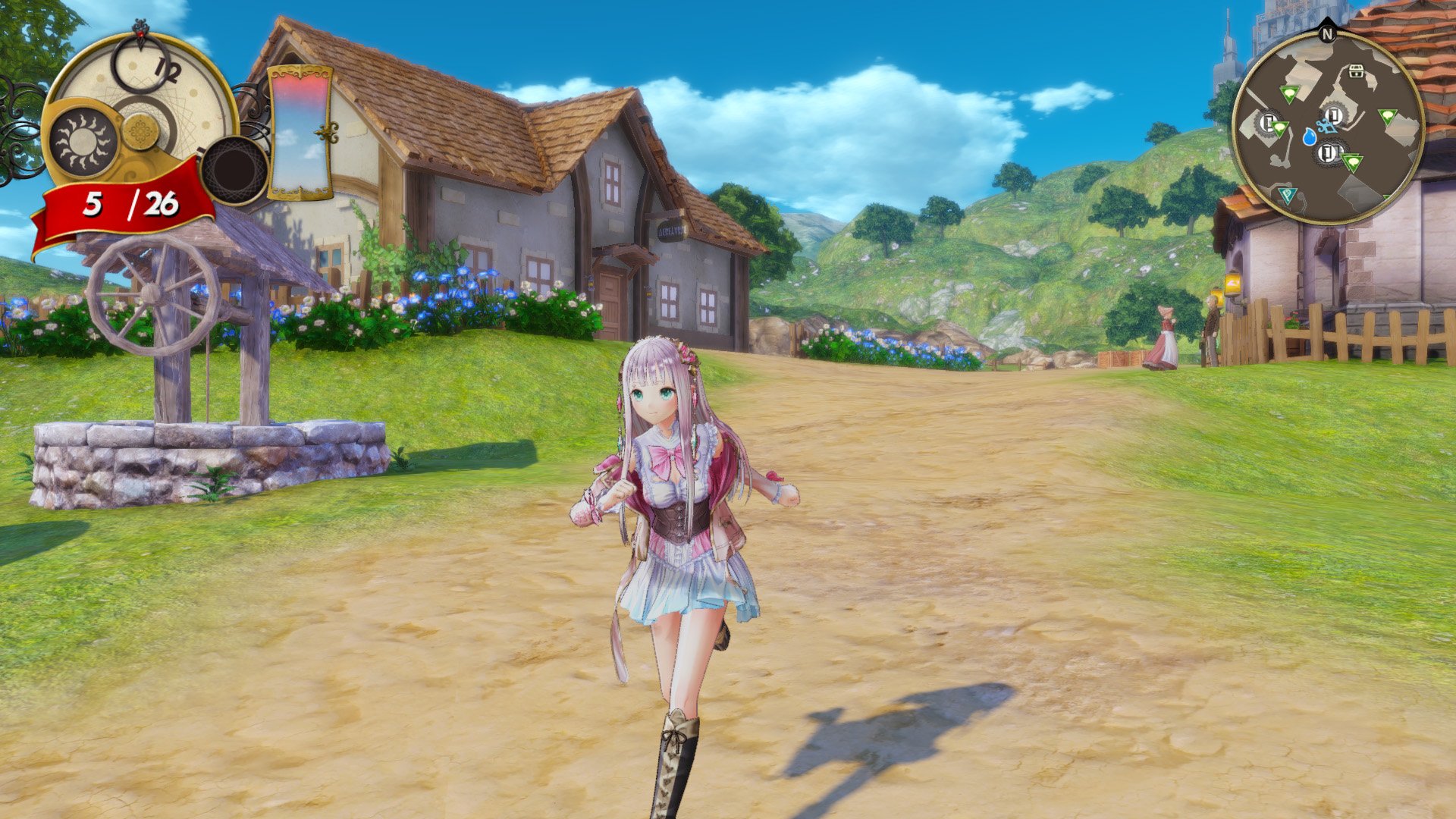
Task: Click the door exit icon near minimap center
Action: (x=1333, y=115)
